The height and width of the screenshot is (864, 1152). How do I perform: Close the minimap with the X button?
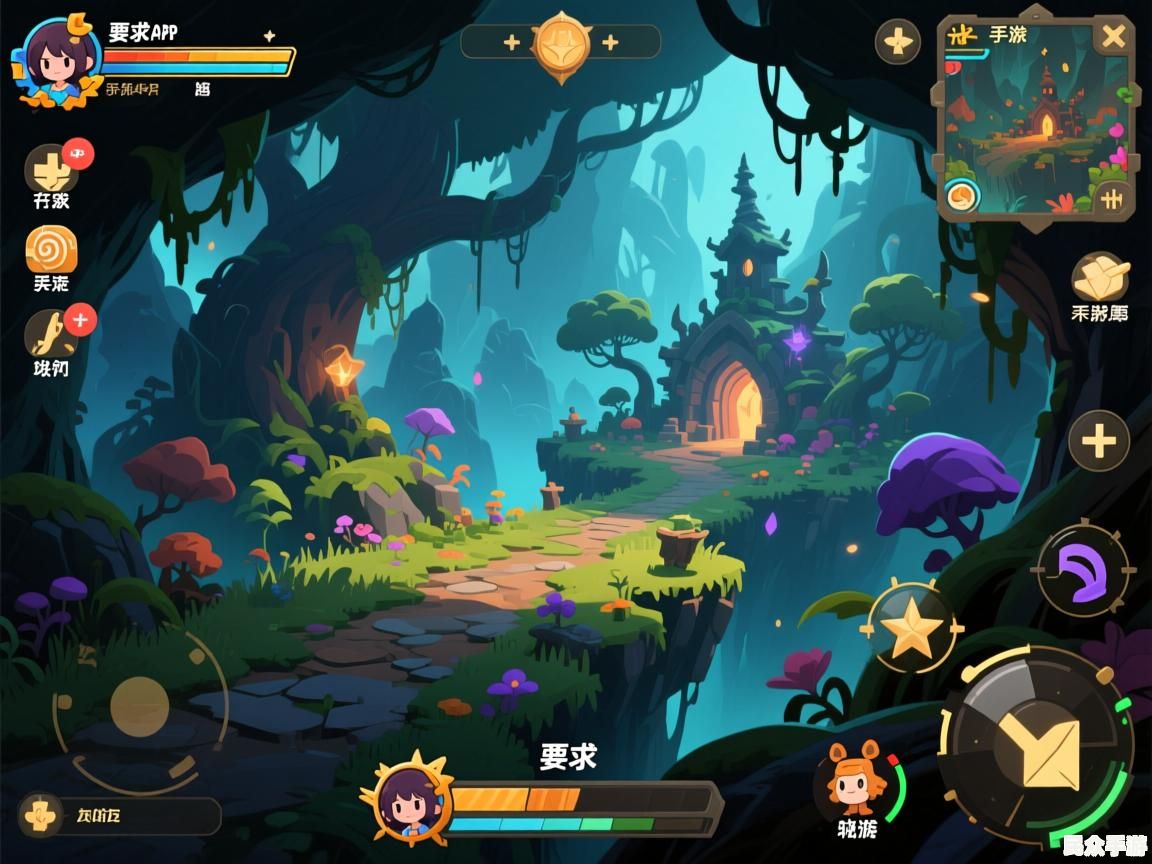[x=1112, y=38]
